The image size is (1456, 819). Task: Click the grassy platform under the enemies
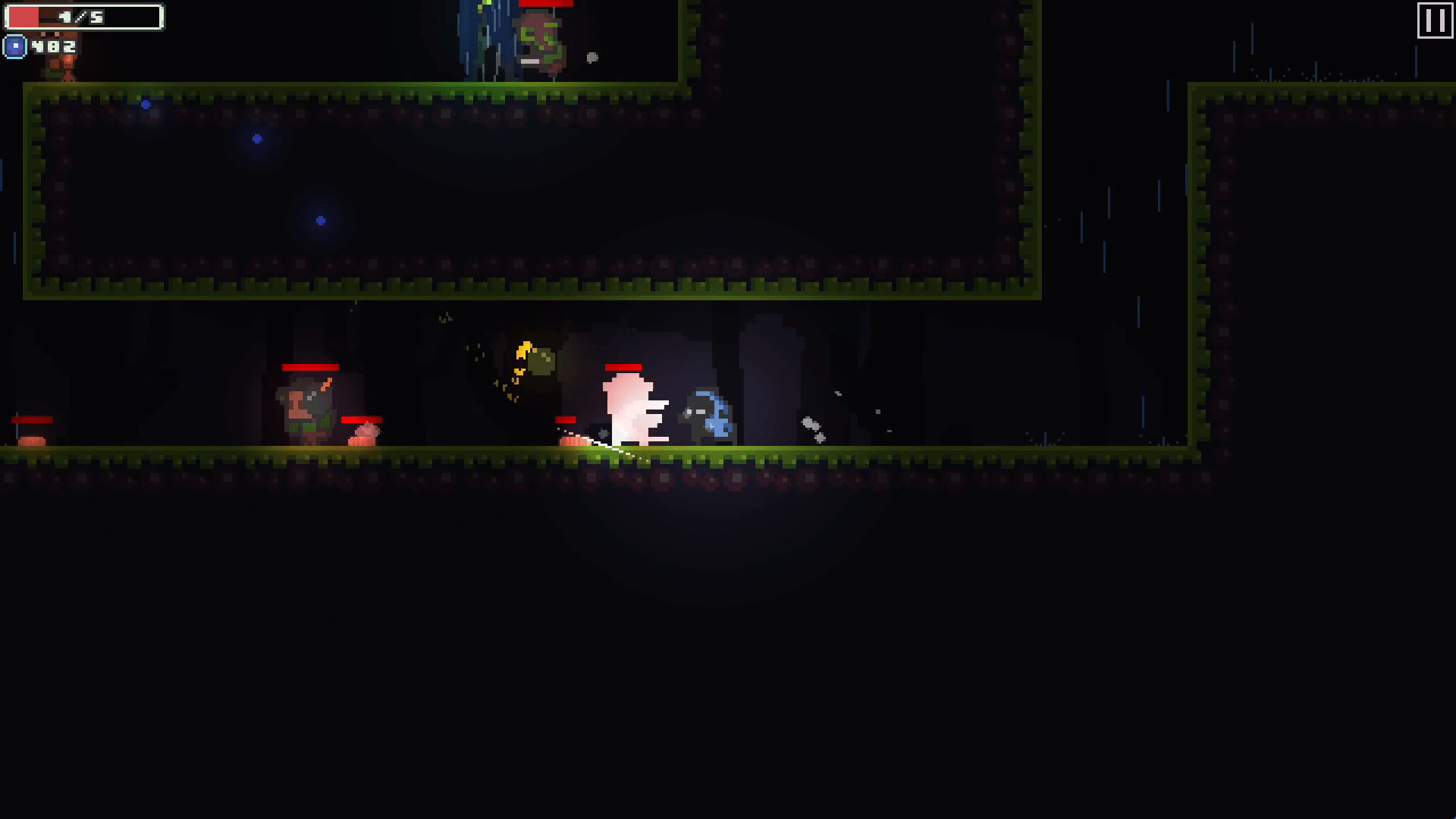[455, 455]
